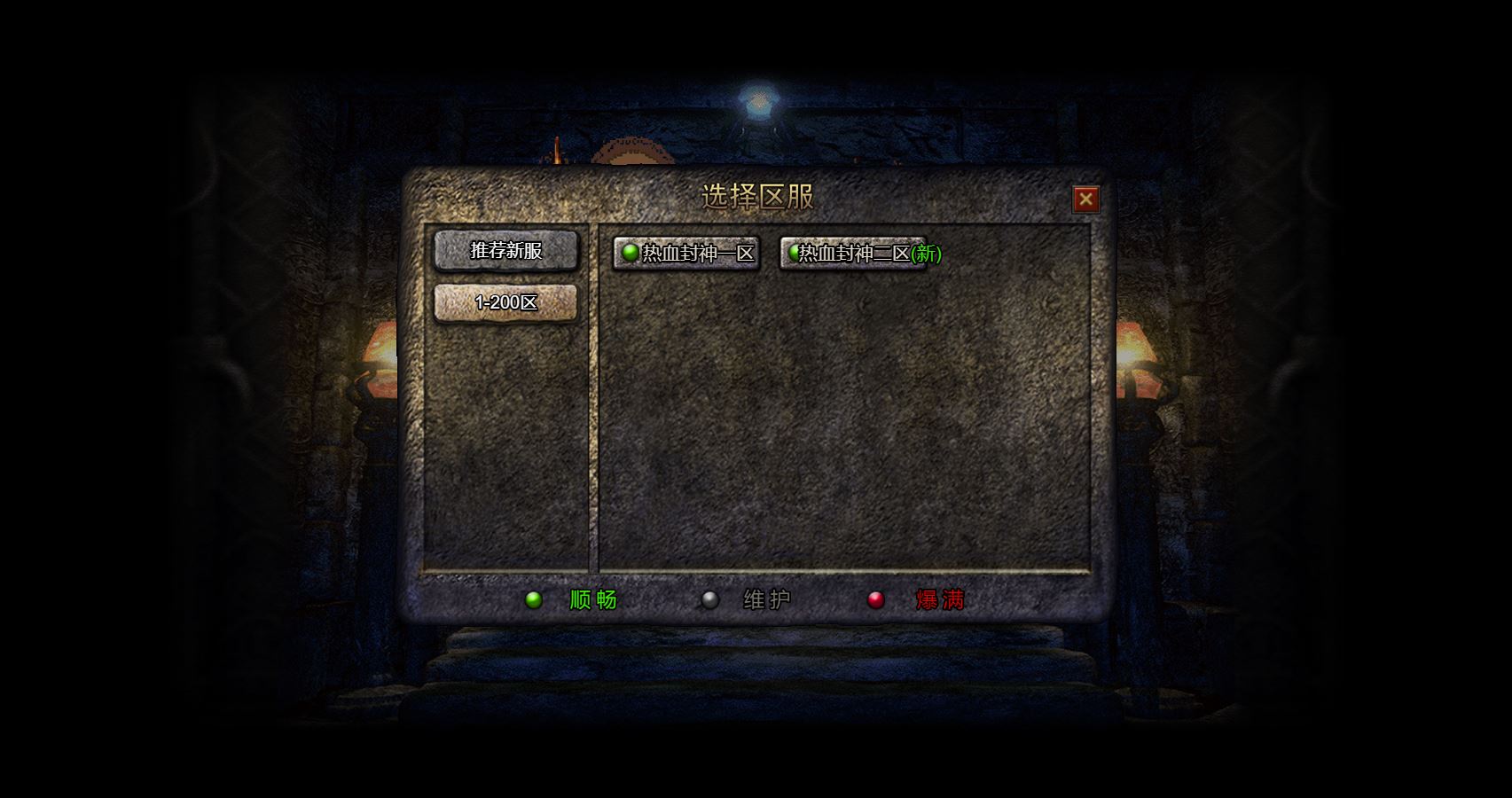Choose the new server 热血封神二区
This screenshot has height=798, width=1512.
pyautogui.click(x=853, y=254)
